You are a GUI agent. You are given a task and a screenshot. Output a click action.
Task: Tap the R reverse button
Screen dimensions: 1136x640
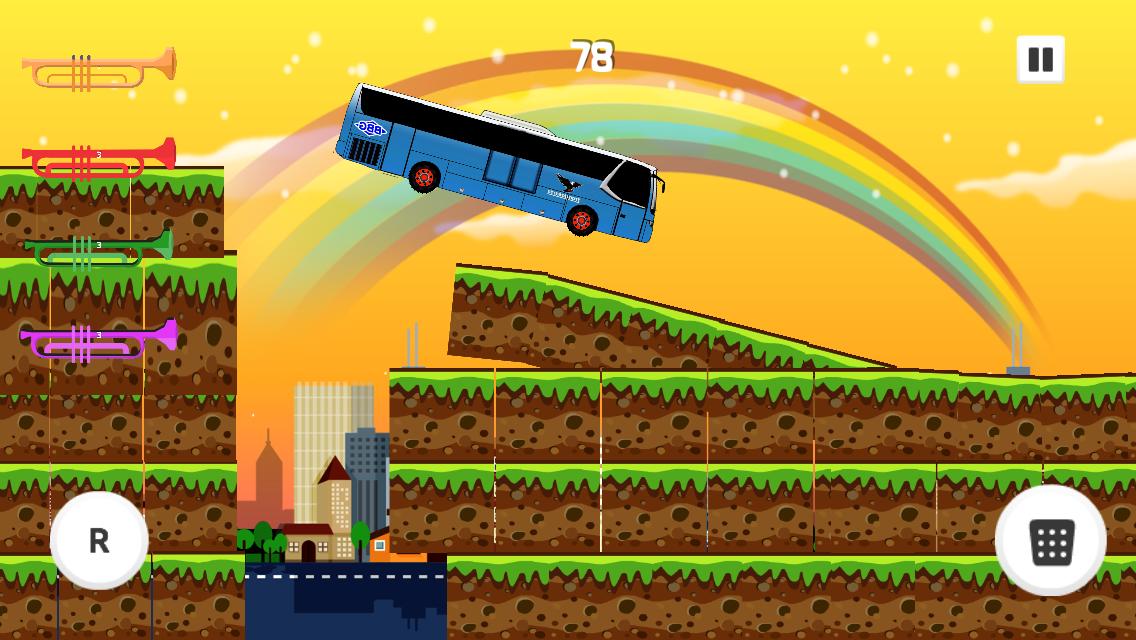tap(99, 540)
